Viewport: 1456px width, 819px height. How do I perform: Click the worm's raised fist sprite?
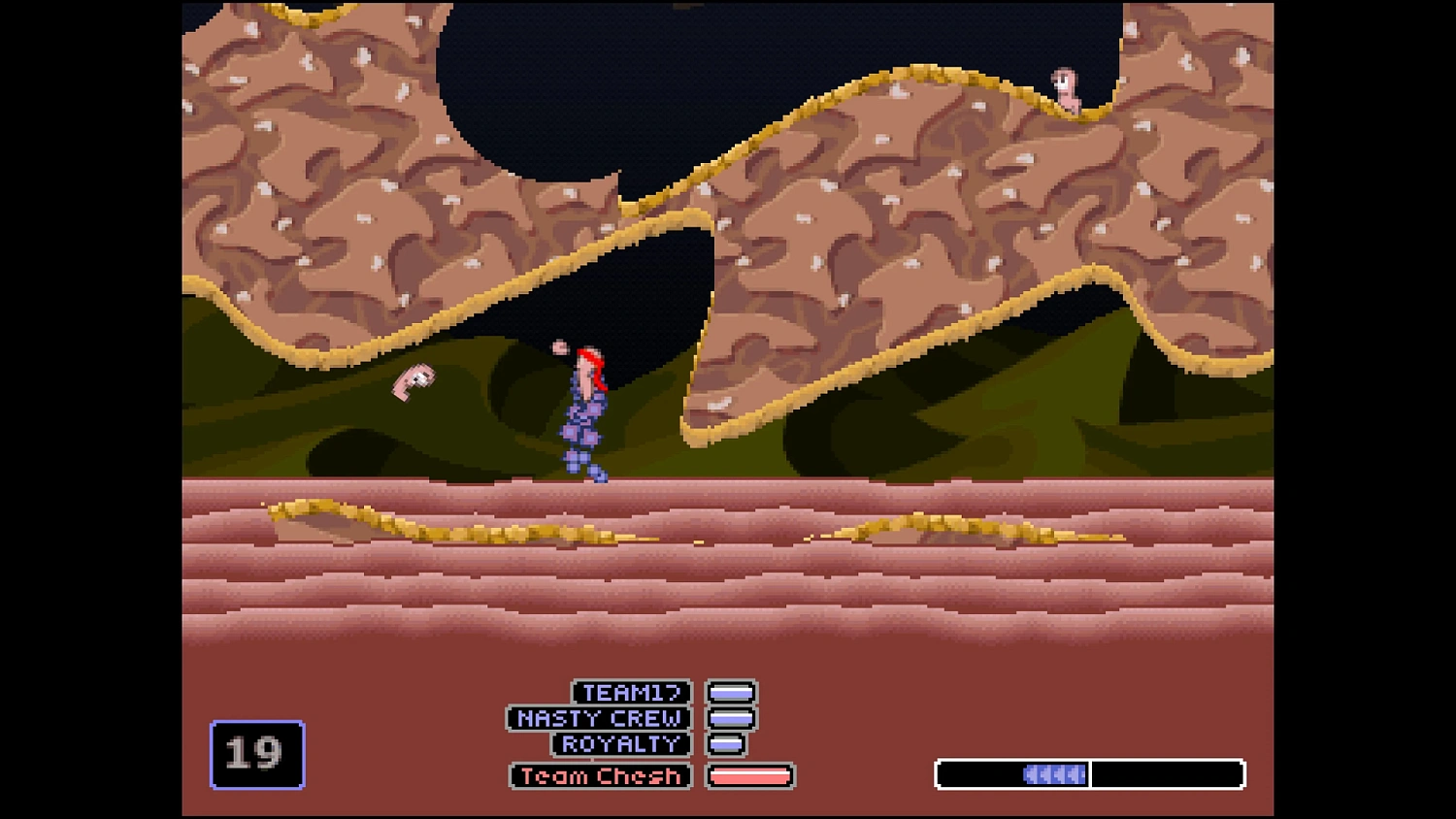(561, 346)
